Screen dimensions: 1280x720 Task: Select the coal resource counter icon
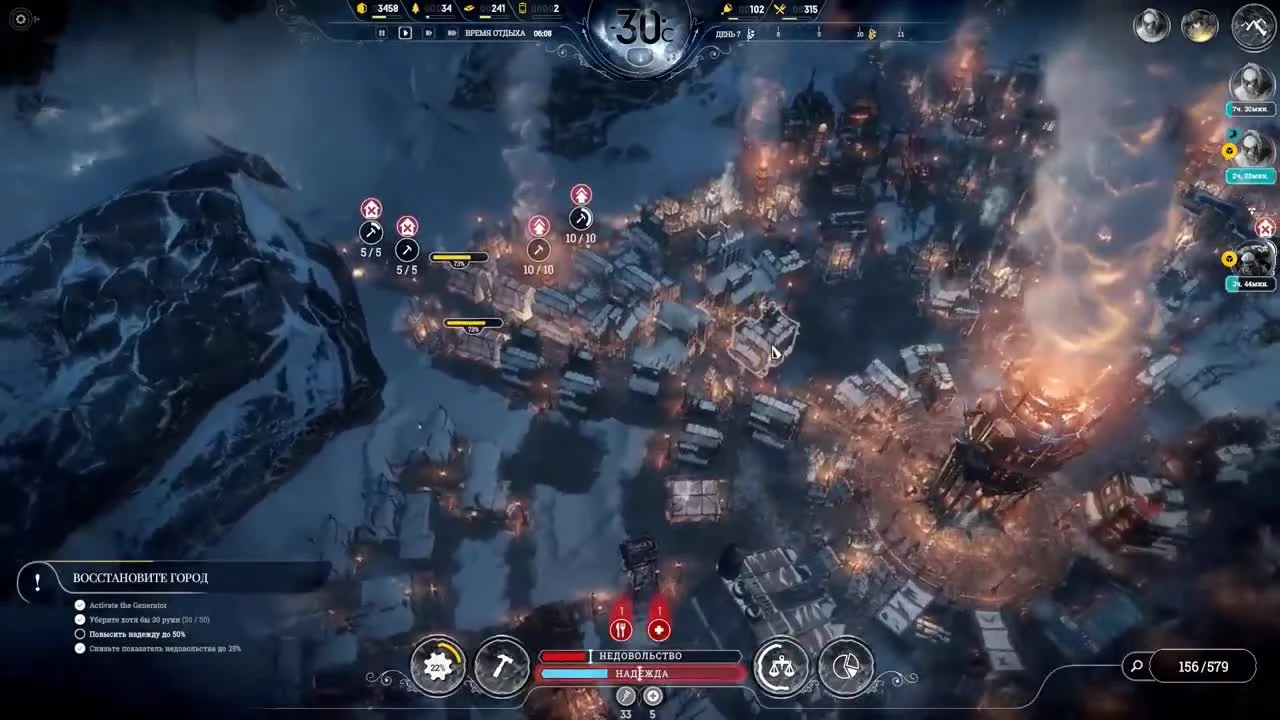click(361, 8)
